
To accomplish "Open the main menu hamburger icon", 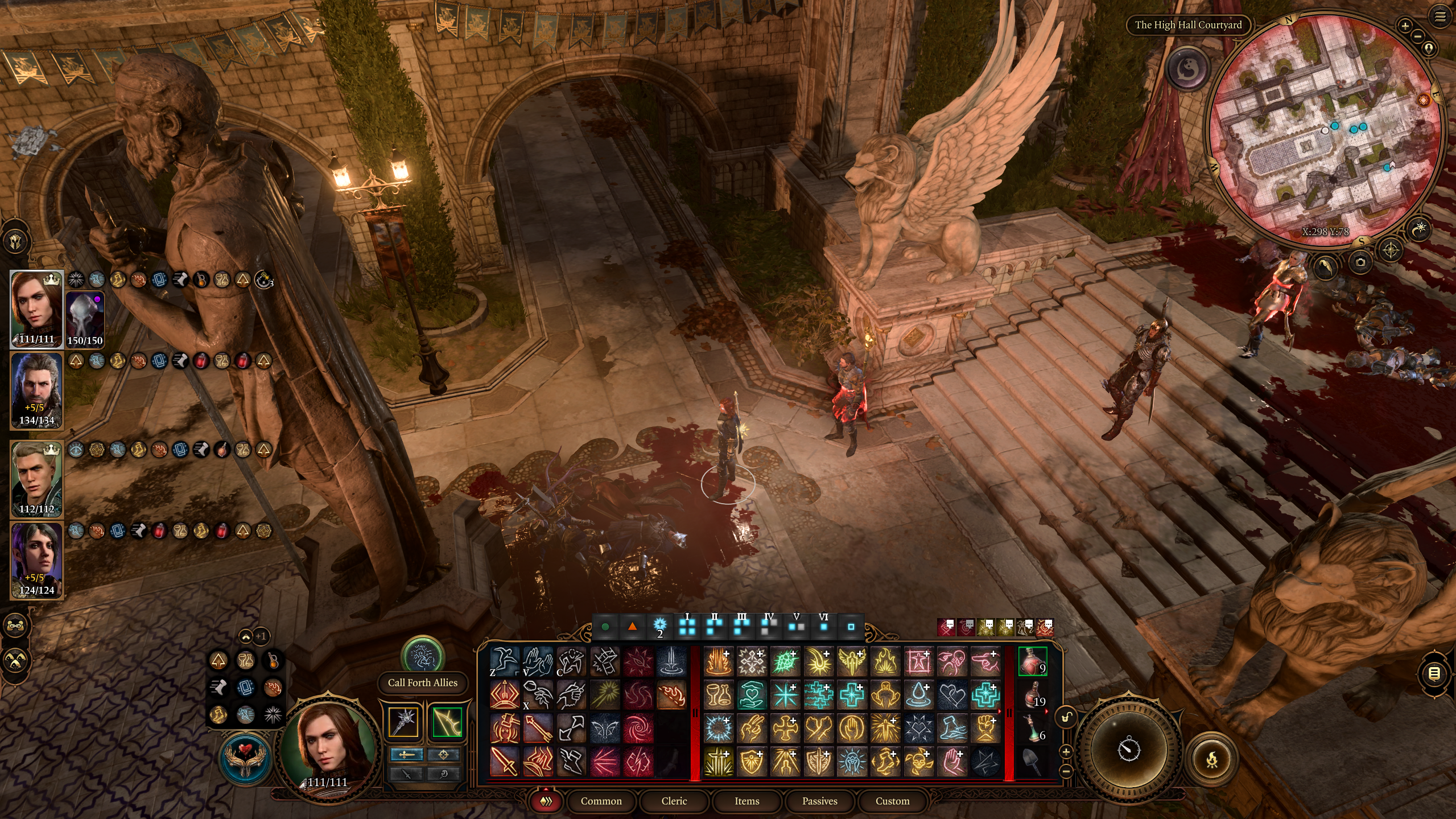I will [x=1440, y=17].
